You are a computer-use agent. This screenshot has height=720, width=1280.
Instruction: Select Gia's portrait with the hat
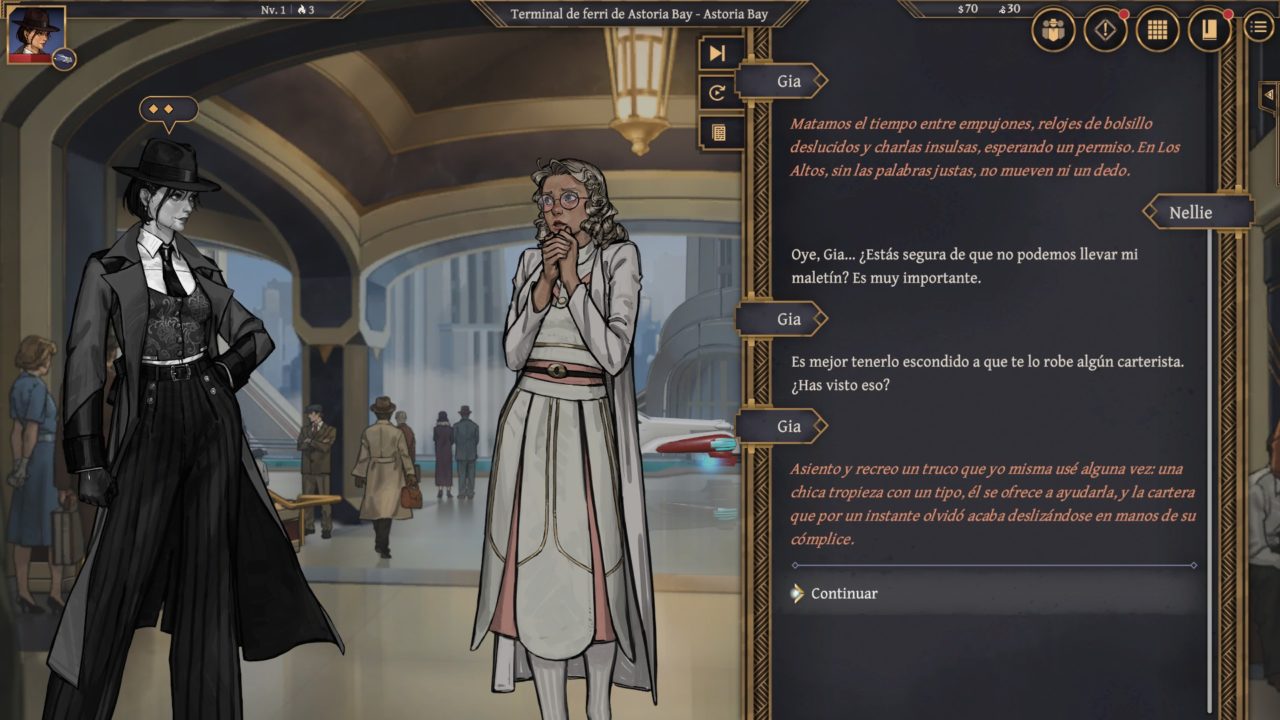(36, 34)
